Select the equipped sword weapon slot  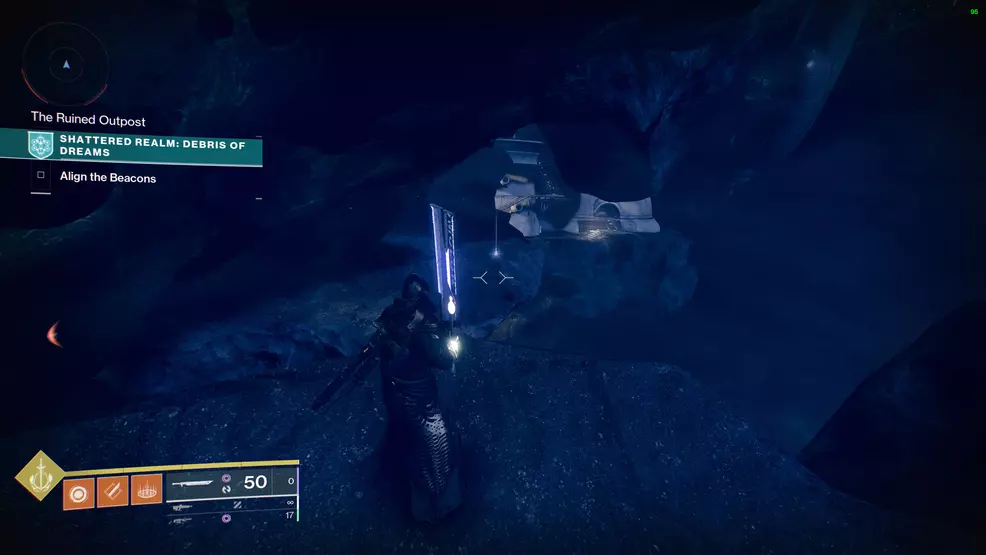(218, 482)
